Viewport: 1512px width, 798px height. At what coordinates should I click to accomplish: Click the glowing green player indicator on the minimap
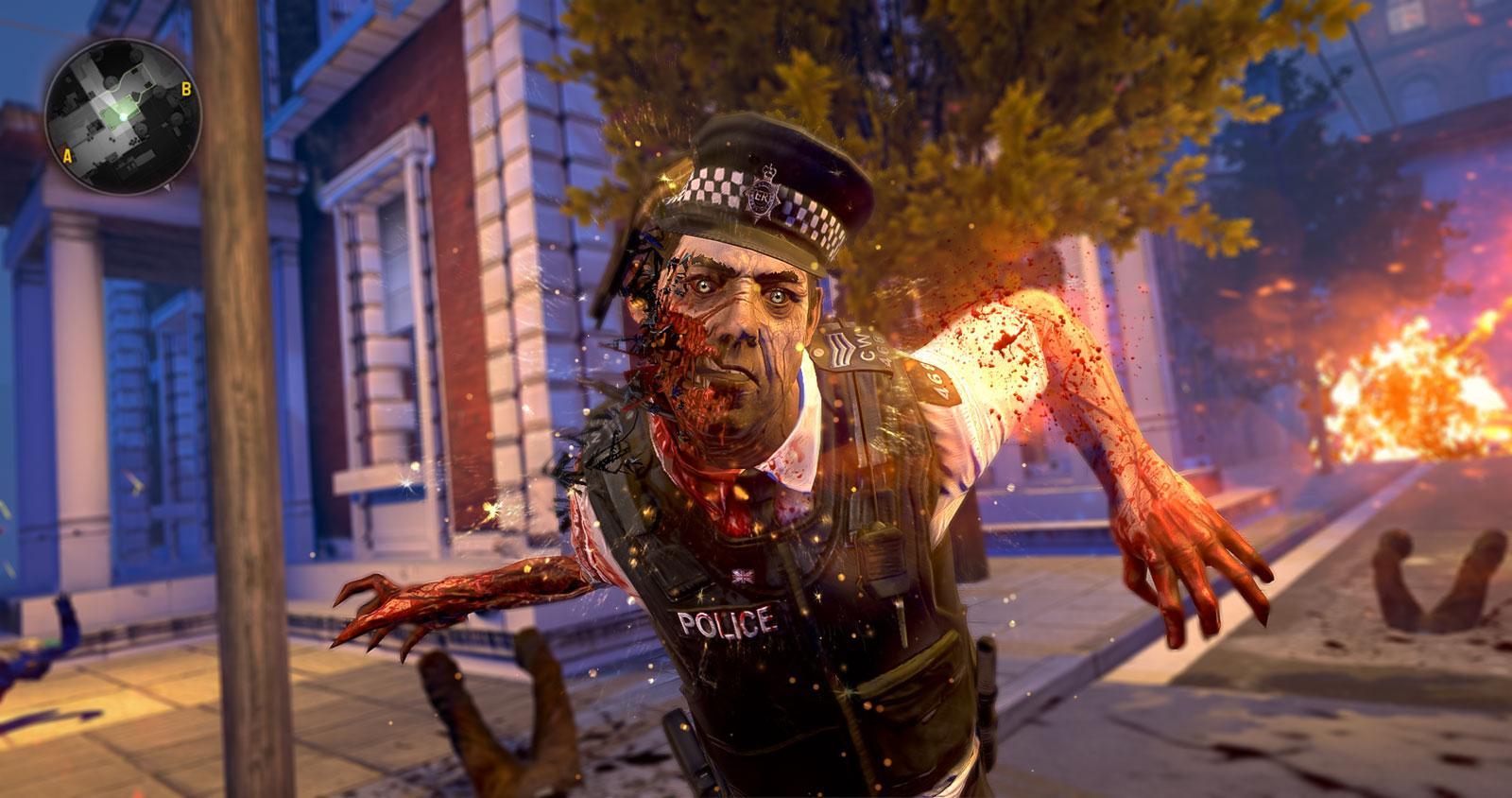[x=123, y=116]
